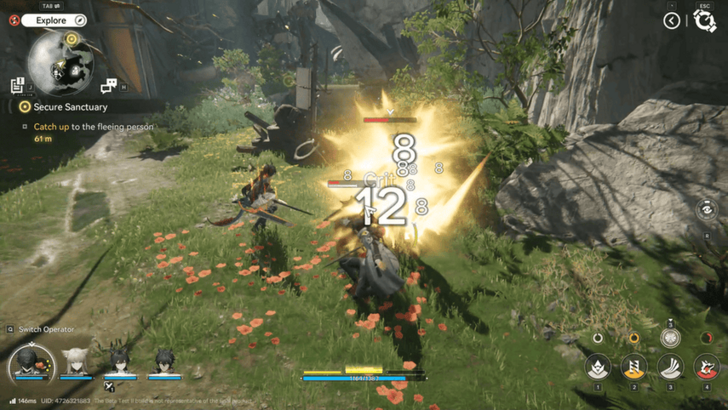Image resolution: width=728 pixels, height=410 pixels.
Task: Click the round lock-on target icon
Action: coord(708,210)
